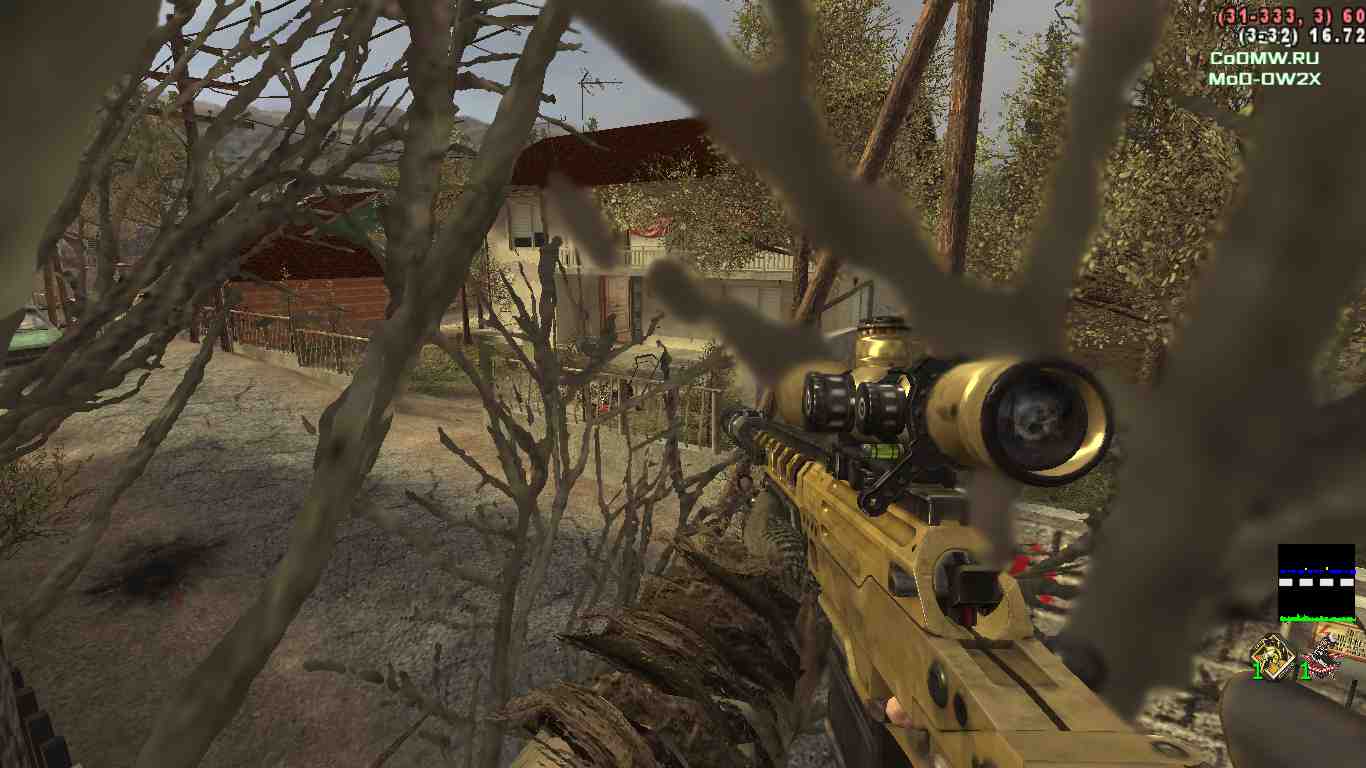This screenshot has width=1366, height=768.
Task: Click the soldier standing near the red door
Action: [x=613, y=330]
